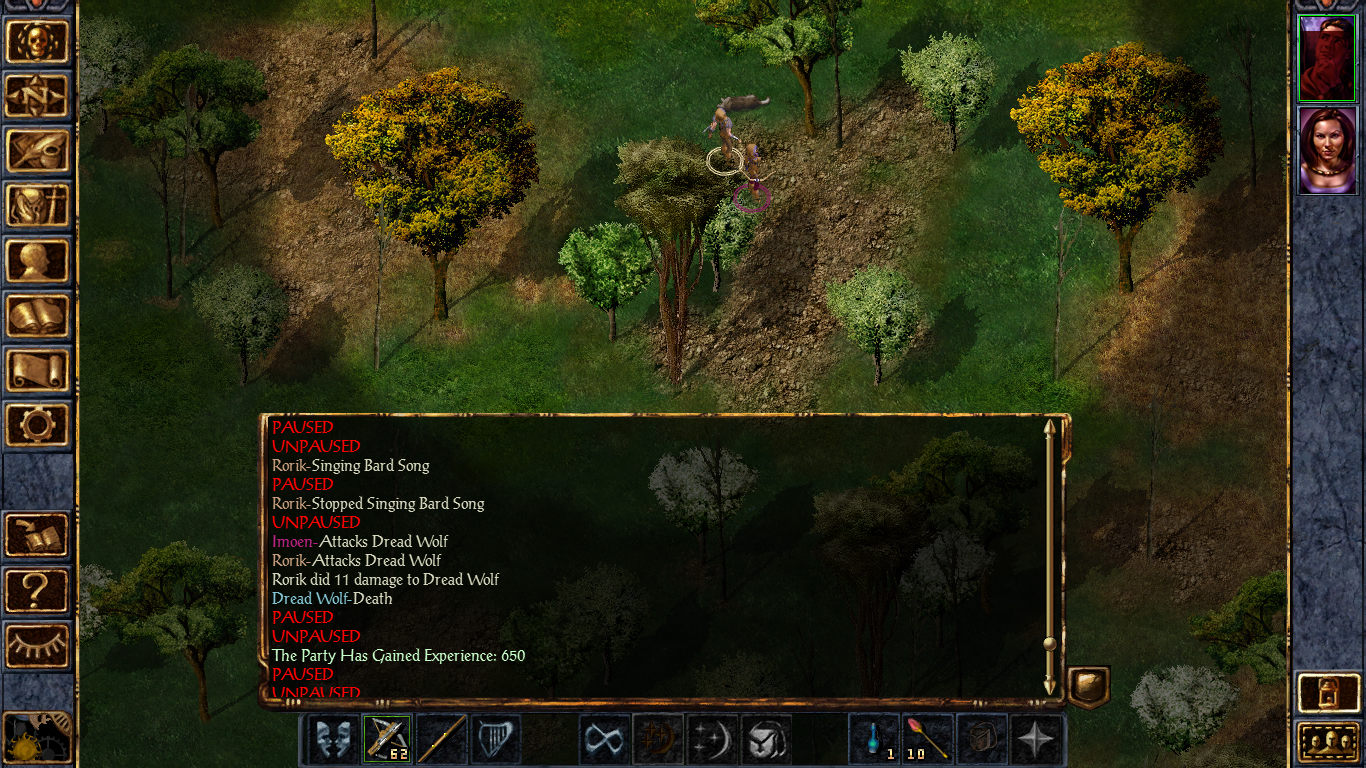This screenshot has height=768, width=1366.
Task: Click the quick save book button
Action: pyautogui.click(x=38, y=536)
